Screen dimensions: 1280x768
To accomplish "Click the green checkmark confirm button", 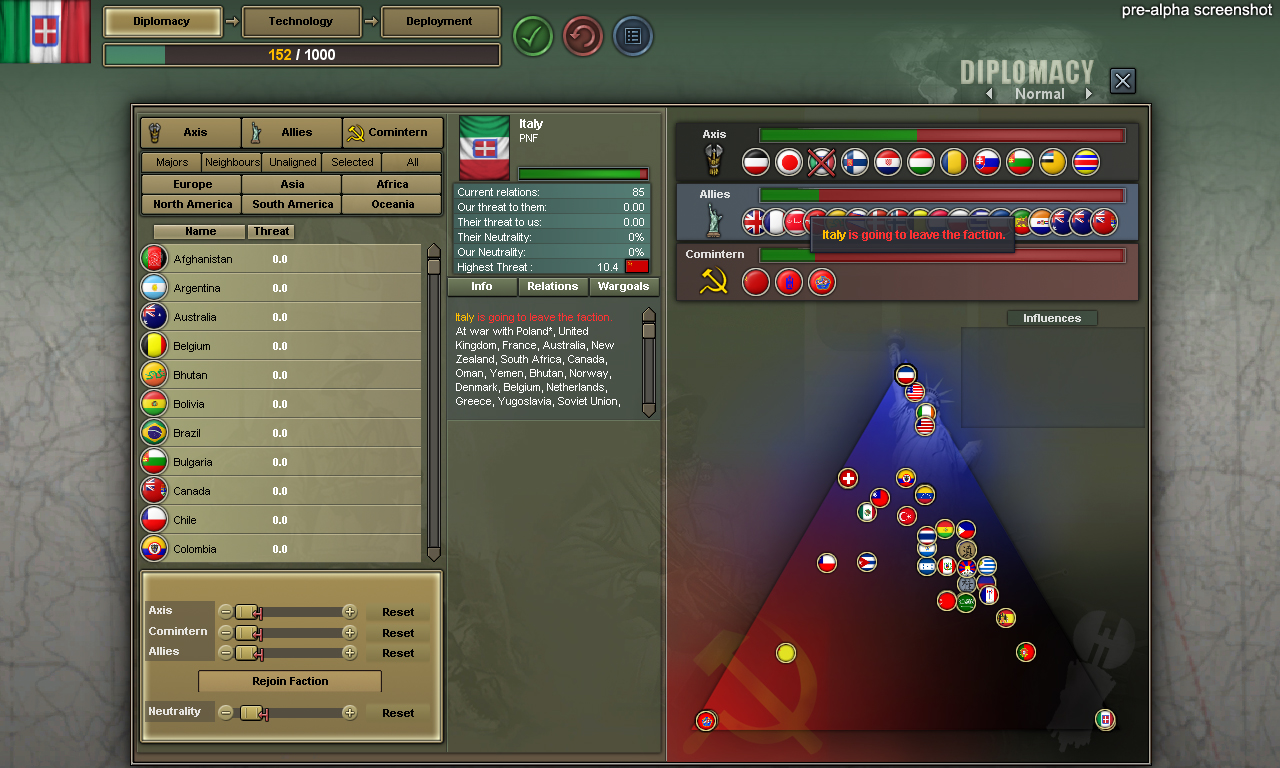I will 532,36.
